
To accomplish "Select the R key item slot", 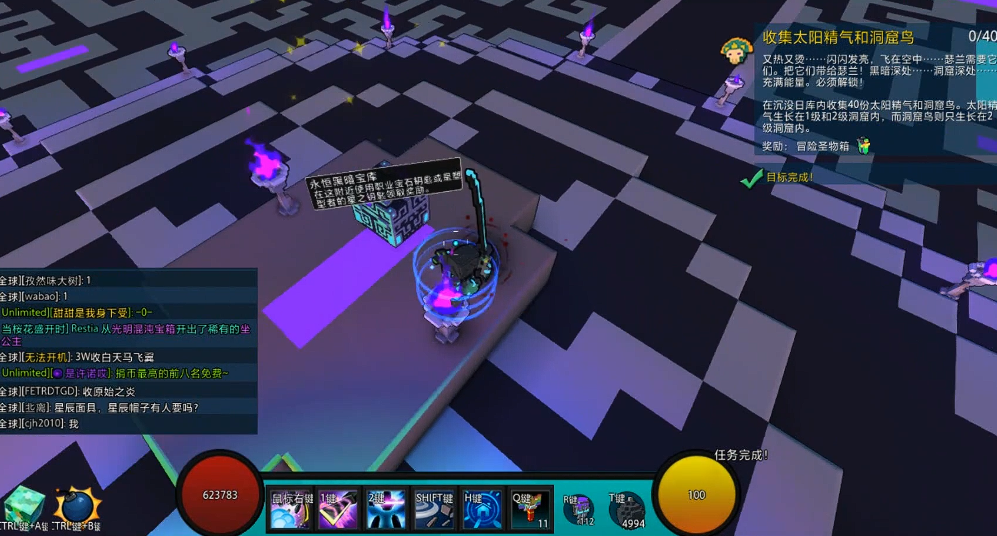I will coord(578,509).
